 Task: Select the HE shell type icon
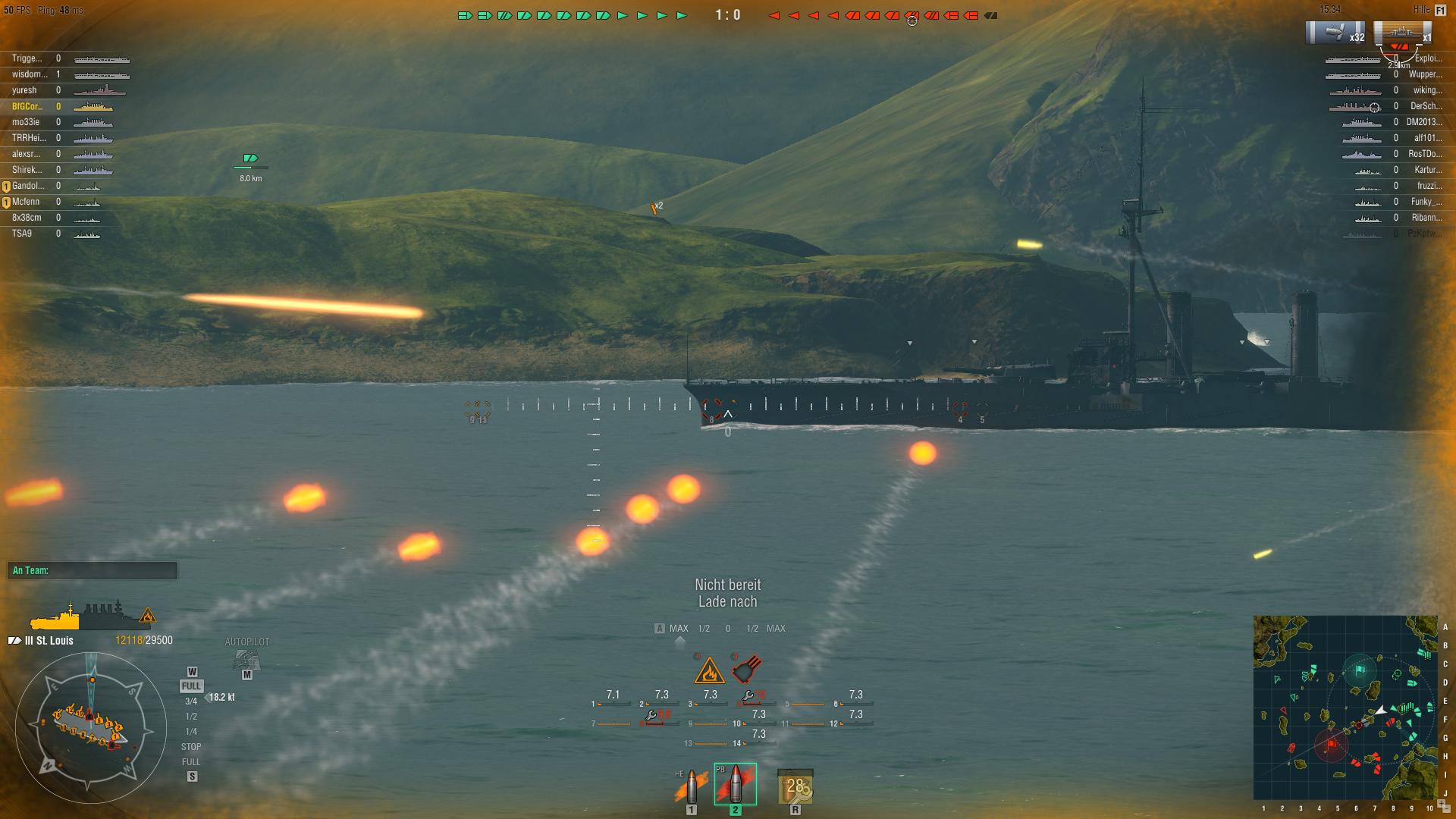pos(691,787)
